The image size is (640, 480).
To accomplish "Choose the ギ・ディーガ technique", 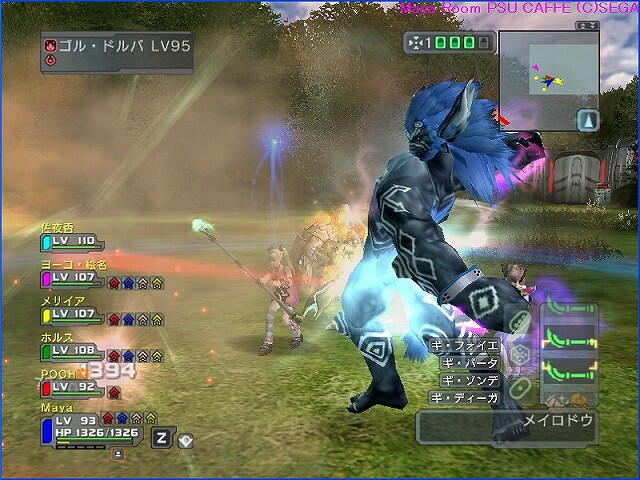I will (466, 398).
